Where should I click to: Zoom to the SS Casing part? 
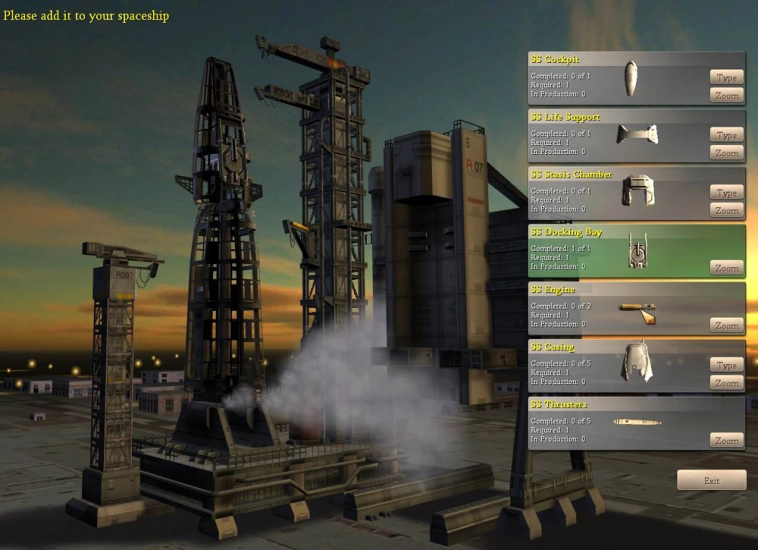coord(727,383)
